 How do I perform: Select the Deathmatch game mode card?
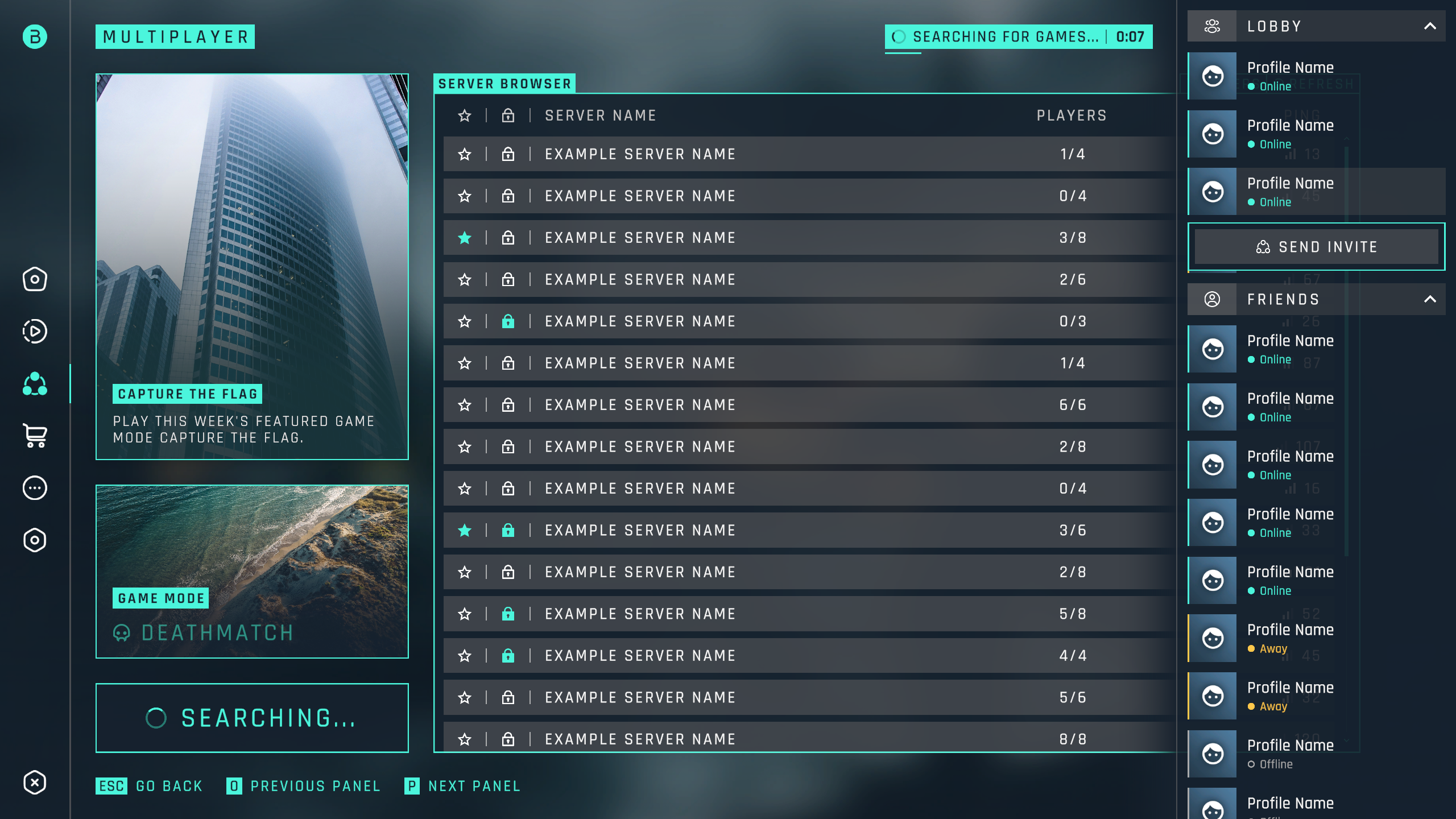point(252,571)
